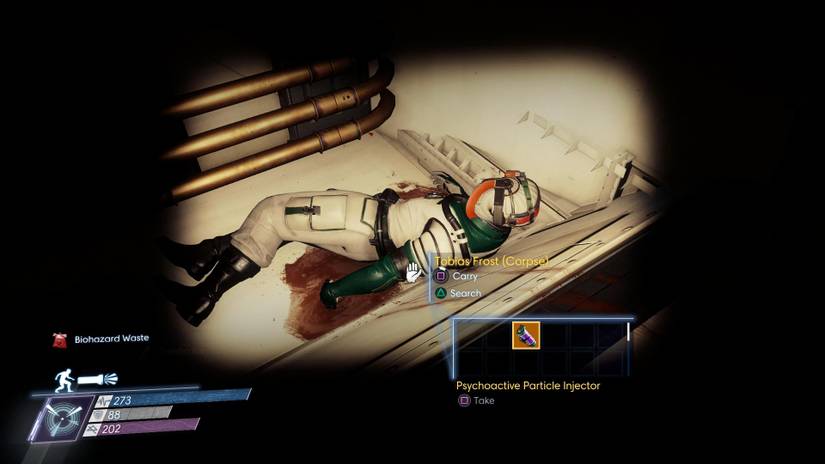This screenshot has width=825, height=464.
Task: Choose the Search option for the corpse
Action: pos(458,293)
